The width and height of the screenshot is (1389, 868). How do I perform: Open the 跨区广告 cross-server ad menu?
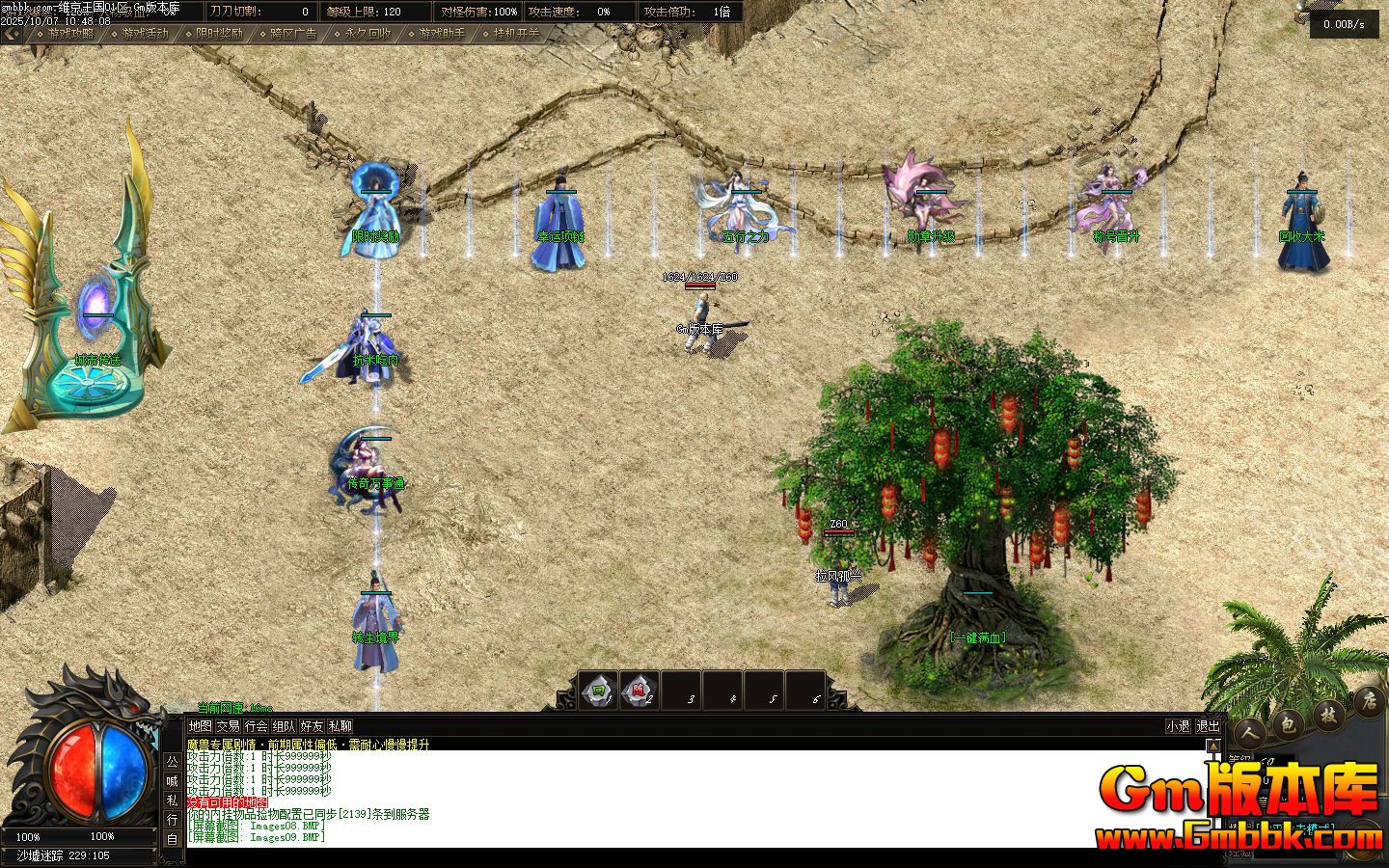click(292, 33)
